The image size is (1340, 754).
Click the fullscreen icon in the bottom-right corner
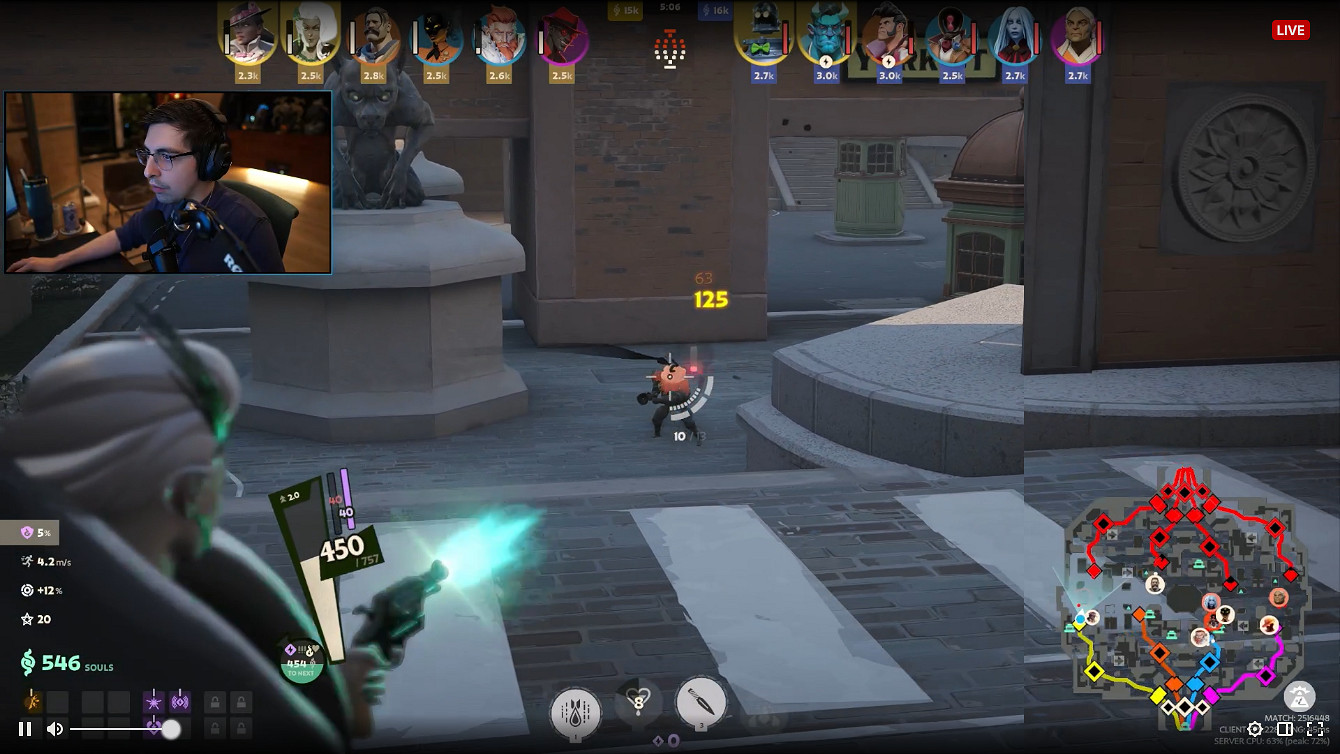pyautogui.click(x=1316, y=730)
